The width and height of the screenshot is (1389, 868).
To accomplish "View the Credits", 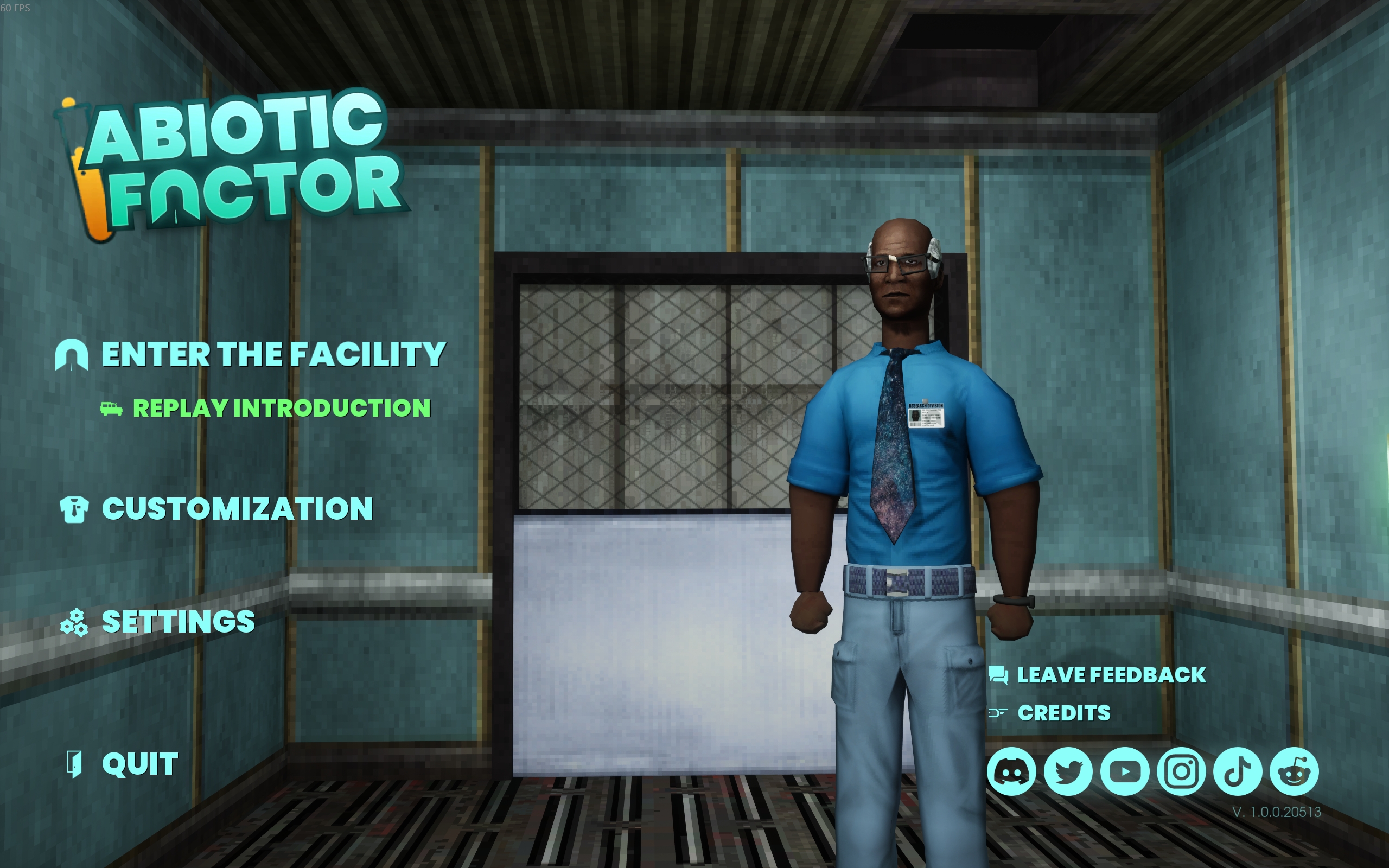I will 1063,713.
